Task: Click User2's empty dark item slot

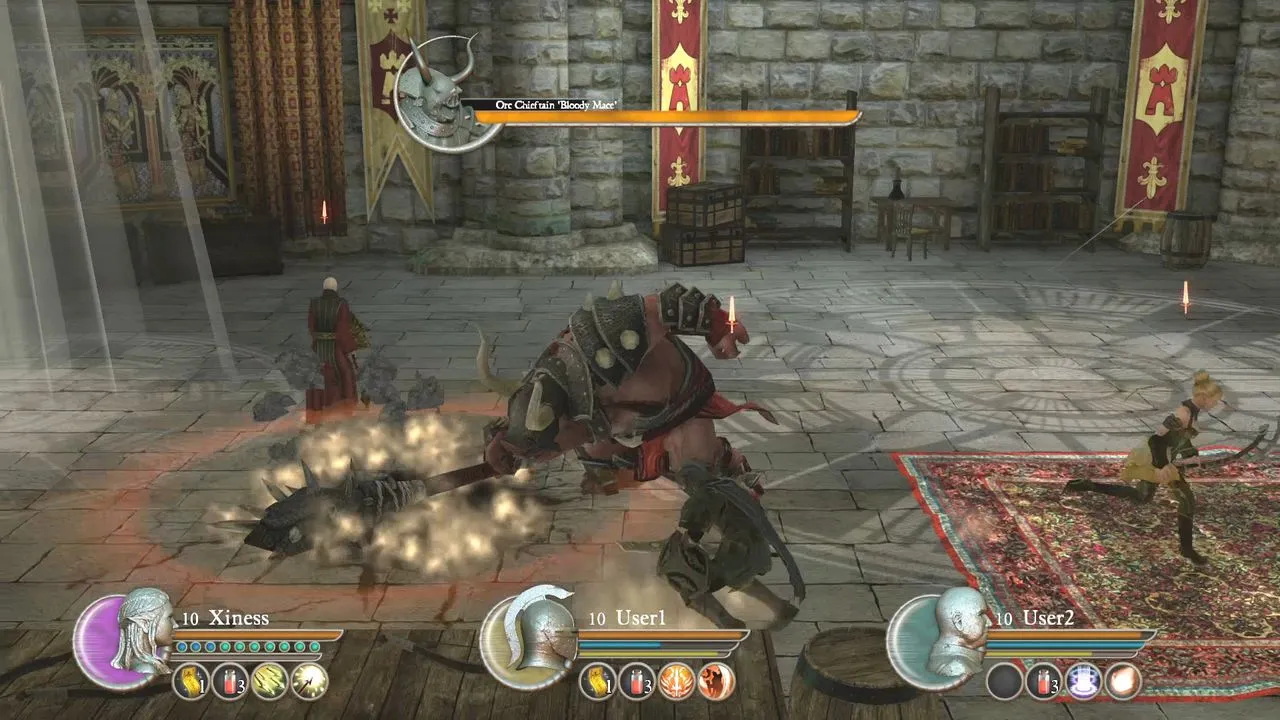Action: click(1004, 681)
